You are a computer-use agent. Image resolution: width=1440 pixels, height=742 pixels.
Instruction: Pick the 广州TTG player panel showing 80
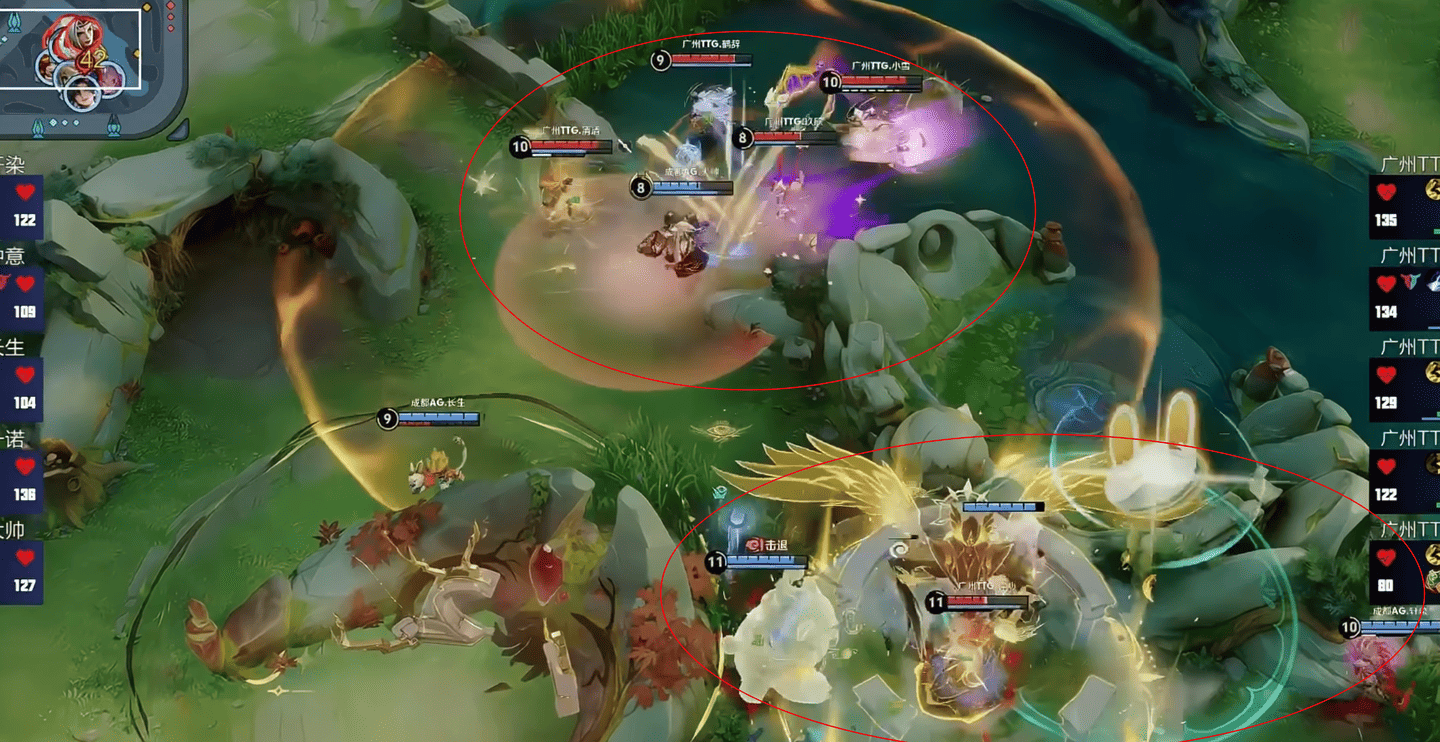1406,566
